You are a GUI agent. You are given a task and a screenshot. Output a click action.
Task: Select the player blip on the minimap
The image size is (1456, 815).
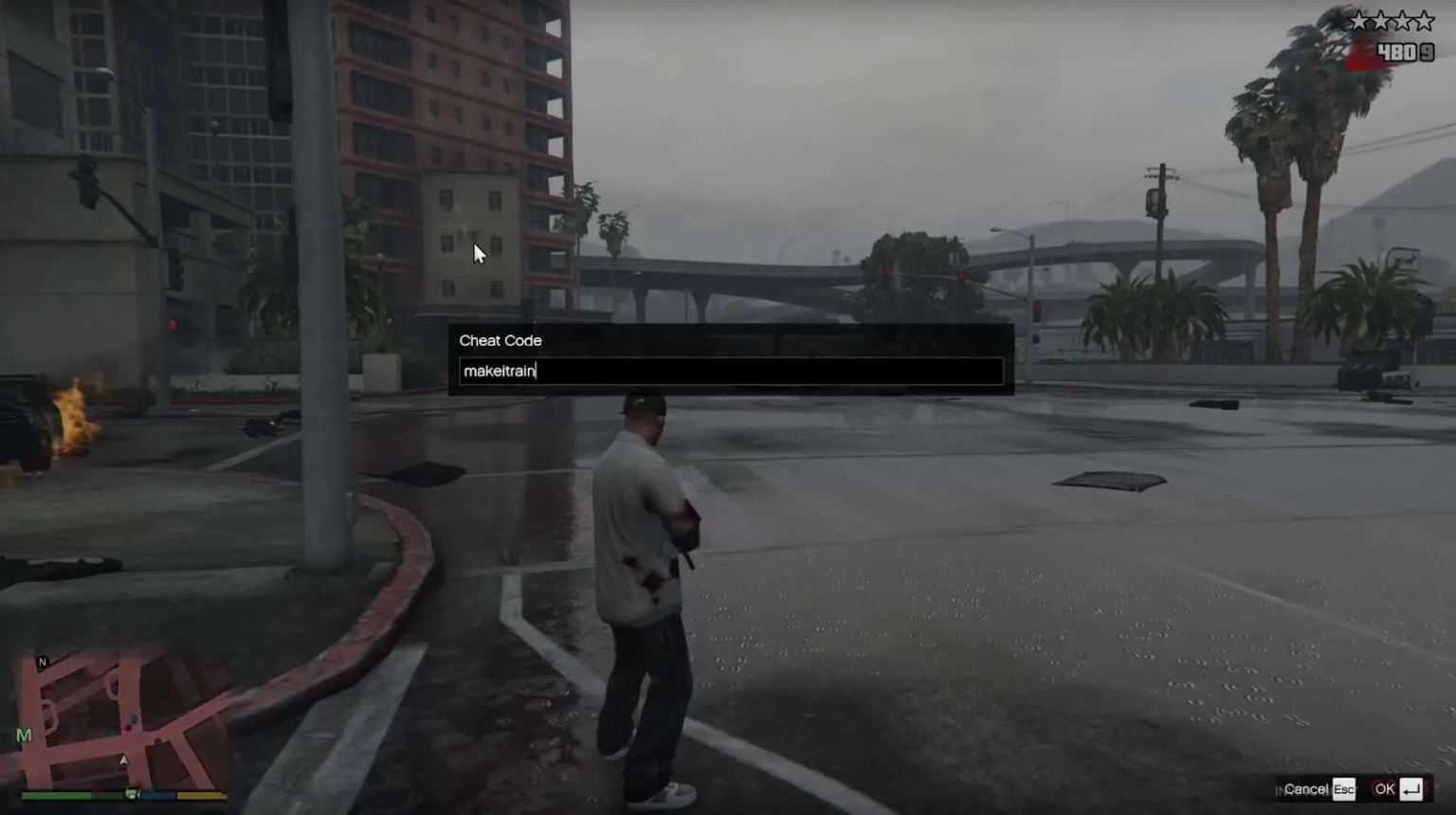124,761
